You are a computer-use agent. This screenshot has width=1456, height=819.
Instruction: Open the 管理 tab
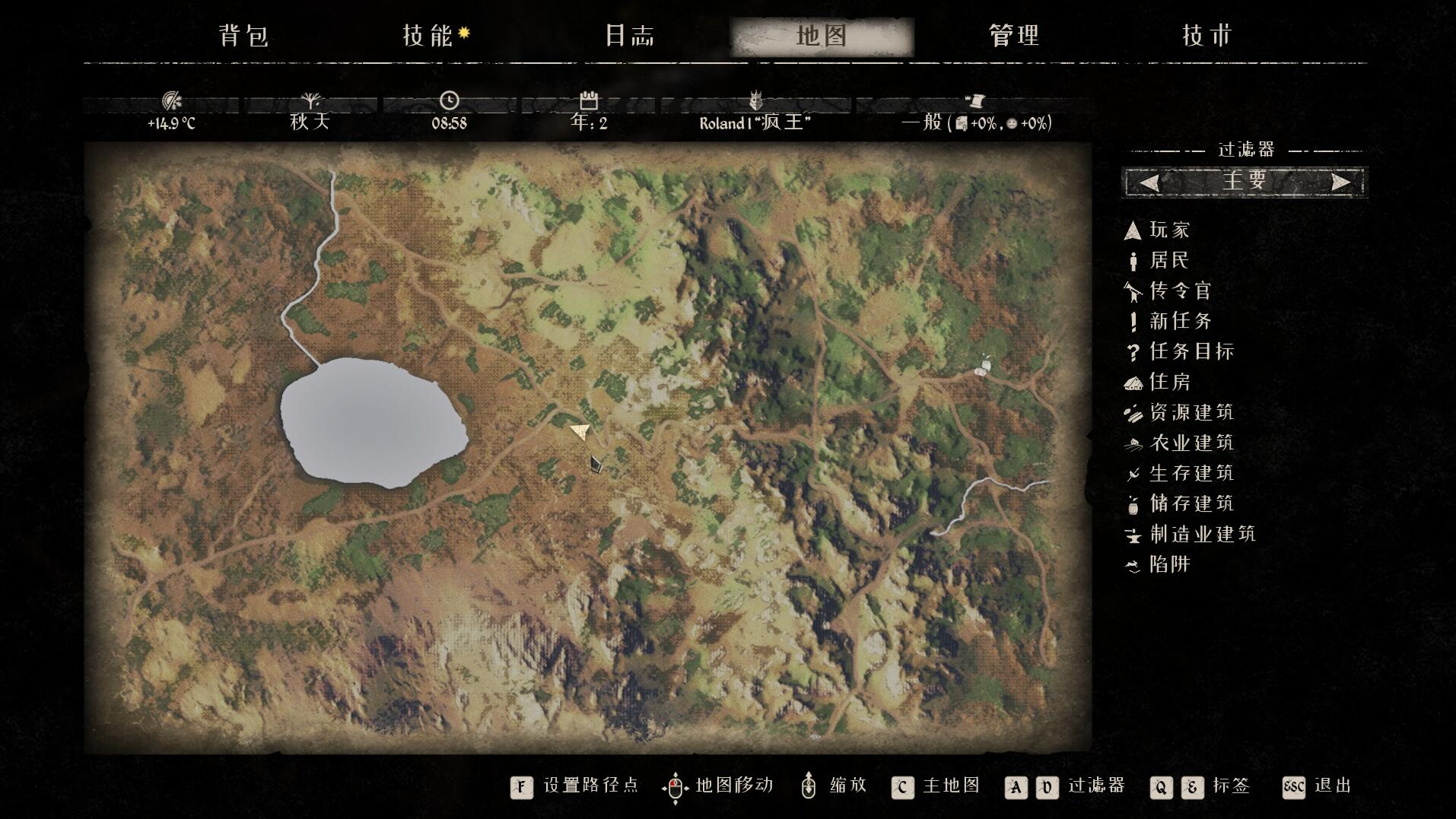click(1014, 36)
